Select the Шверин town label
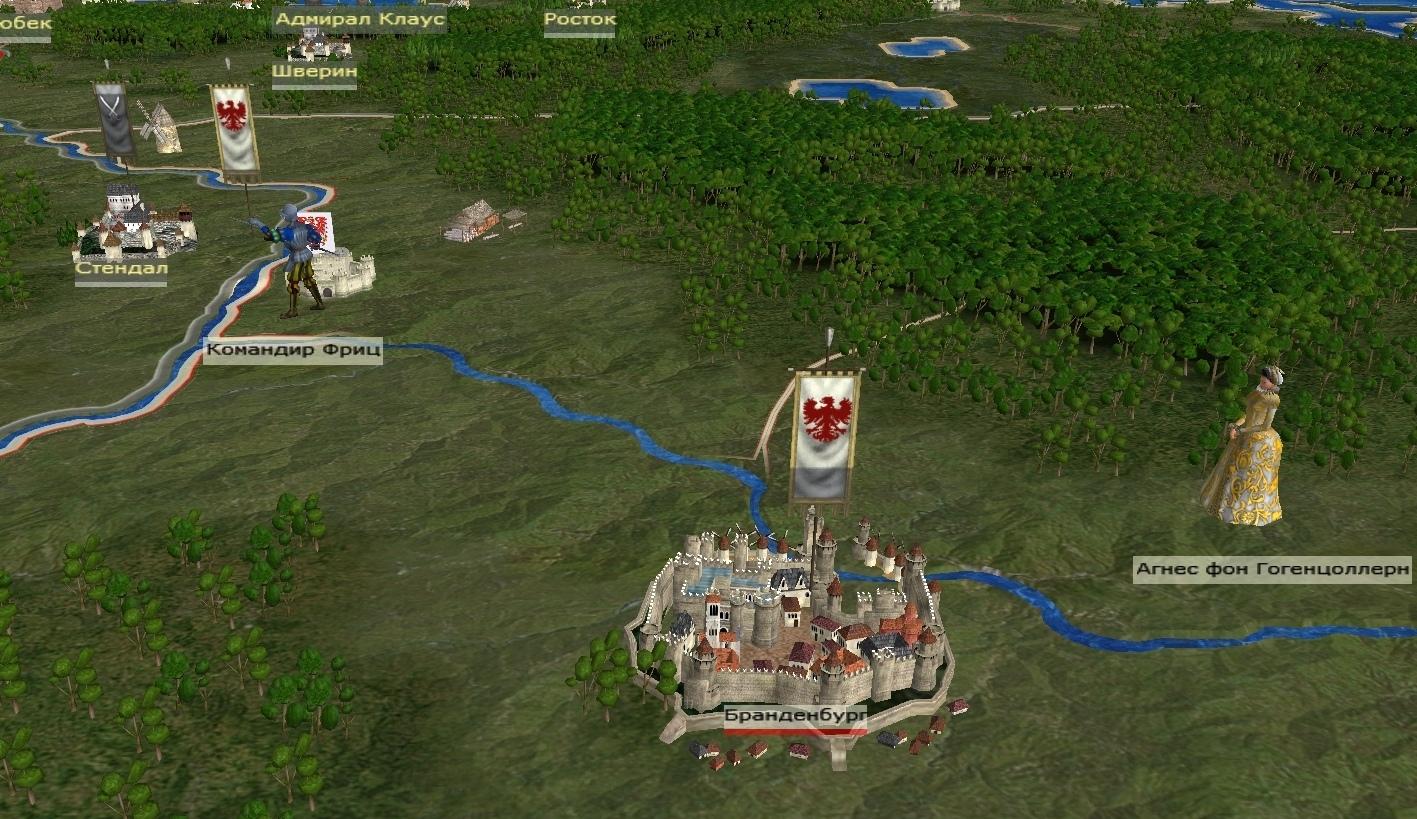 (x=314, y=72)
